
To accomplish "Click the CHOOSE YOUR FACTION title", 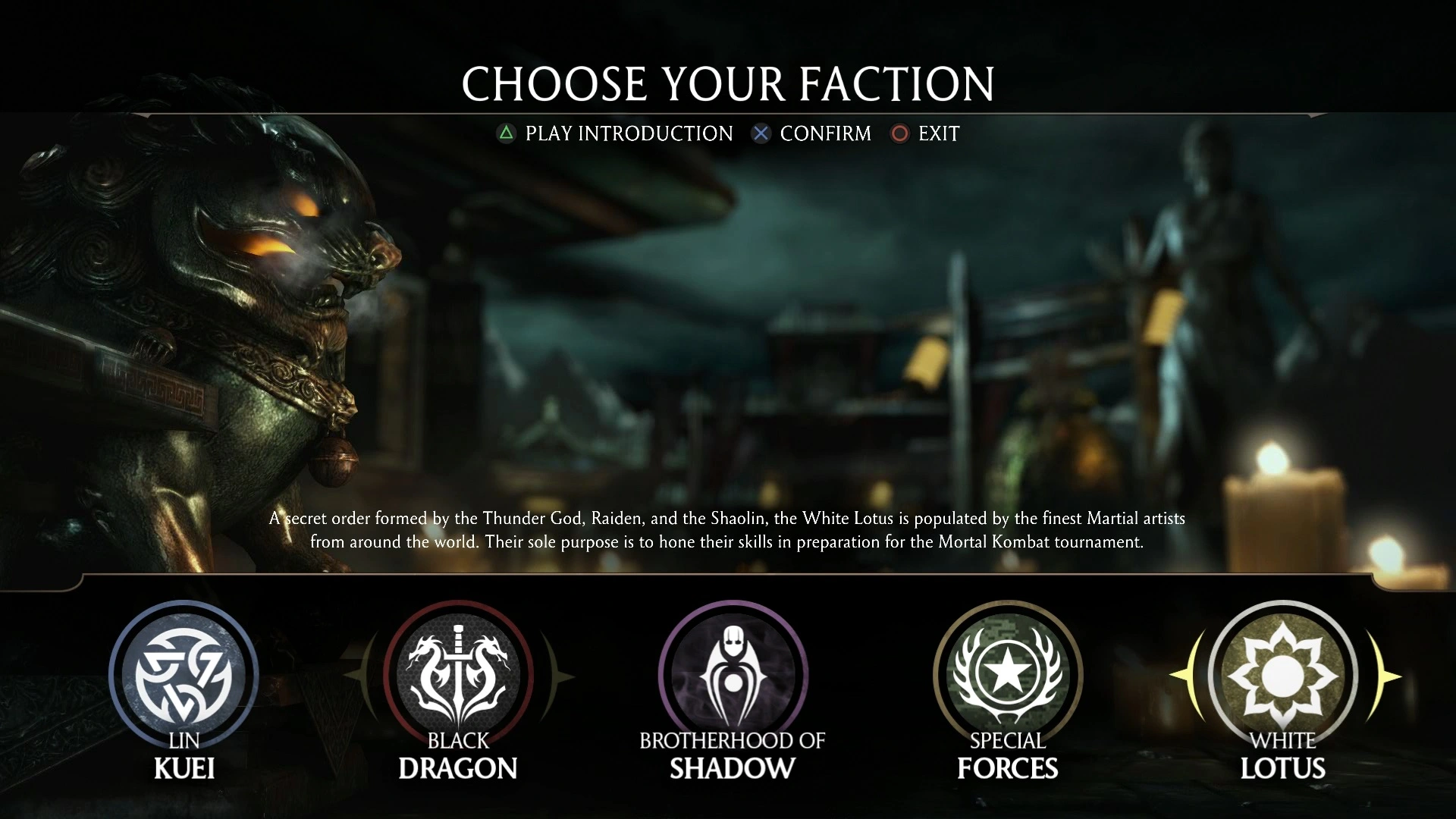I will (x=728, y=83).
